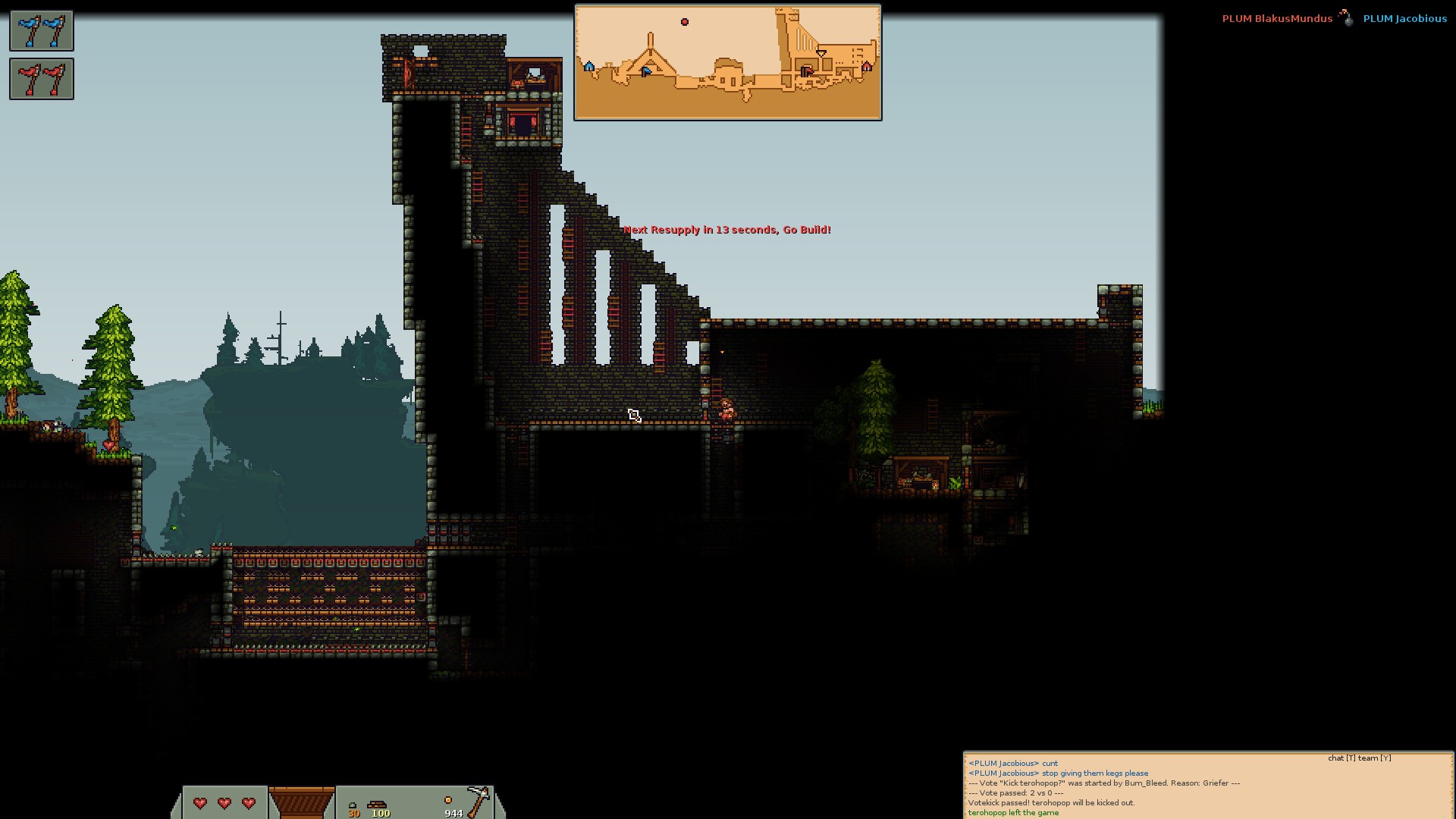Screen dimensions: 1456x819
Task: Click the red tent spawn marker on minimap
Action: click(867, 67)
